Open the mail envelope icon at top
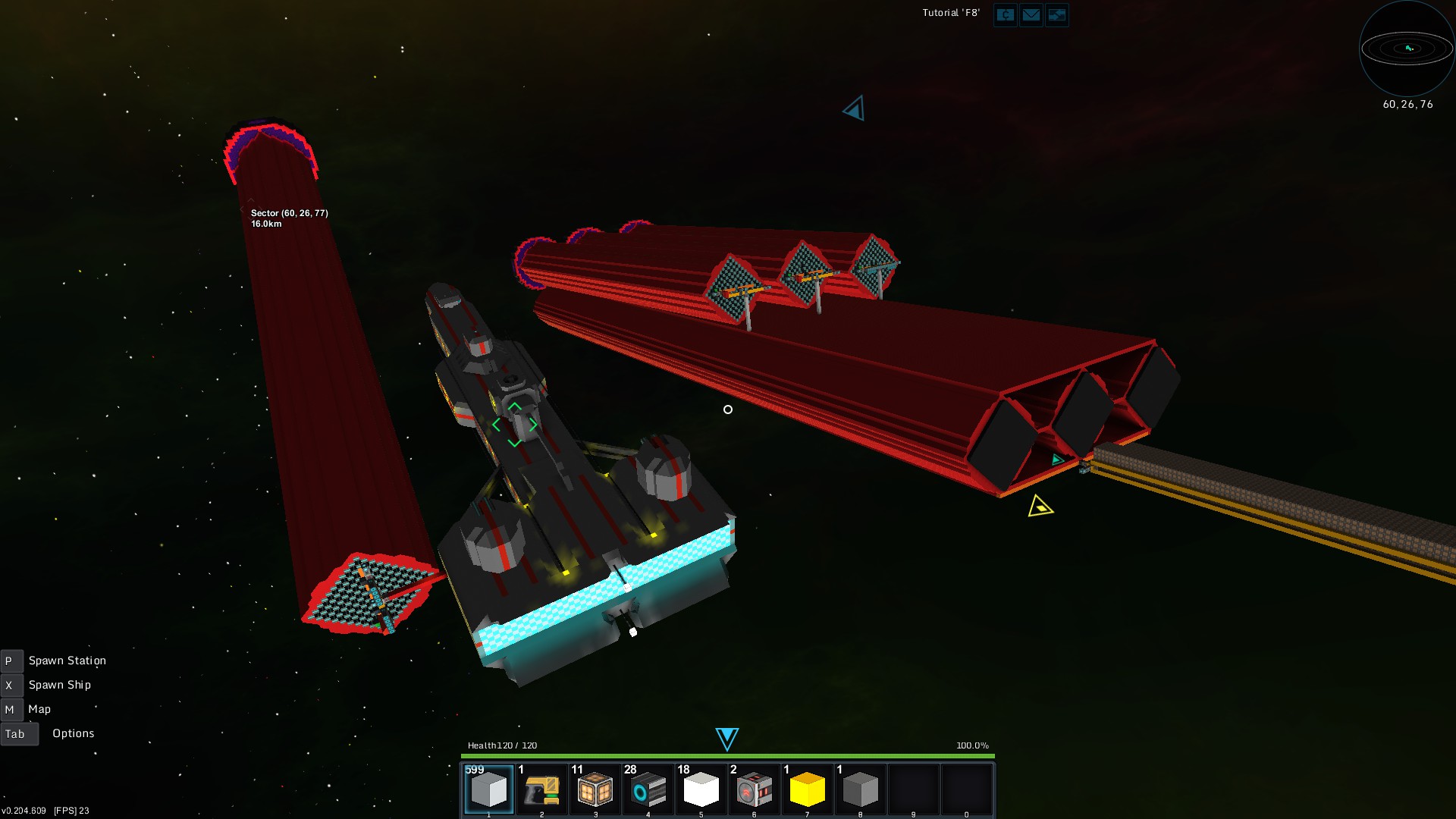 click(1031, 15)
